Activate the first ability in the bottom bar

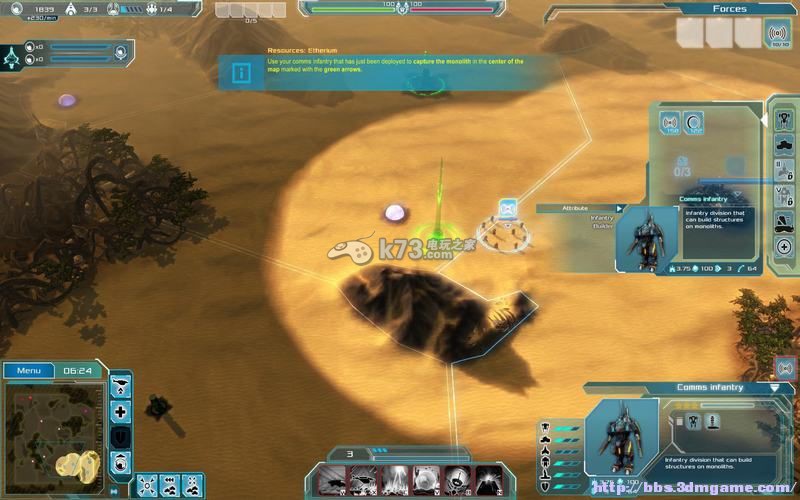pyautogui.click(x=332, y=479)
